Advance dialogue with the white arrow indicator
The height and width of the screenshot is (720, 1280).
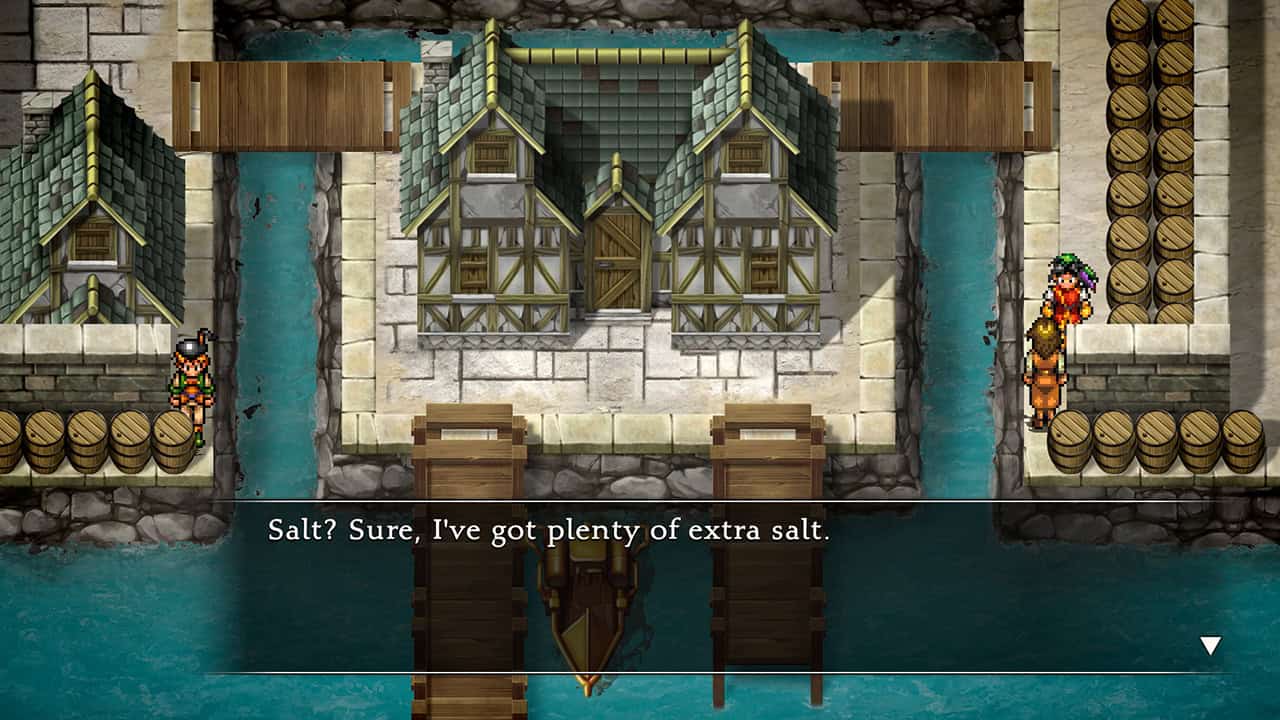(x=1210, y=646)
